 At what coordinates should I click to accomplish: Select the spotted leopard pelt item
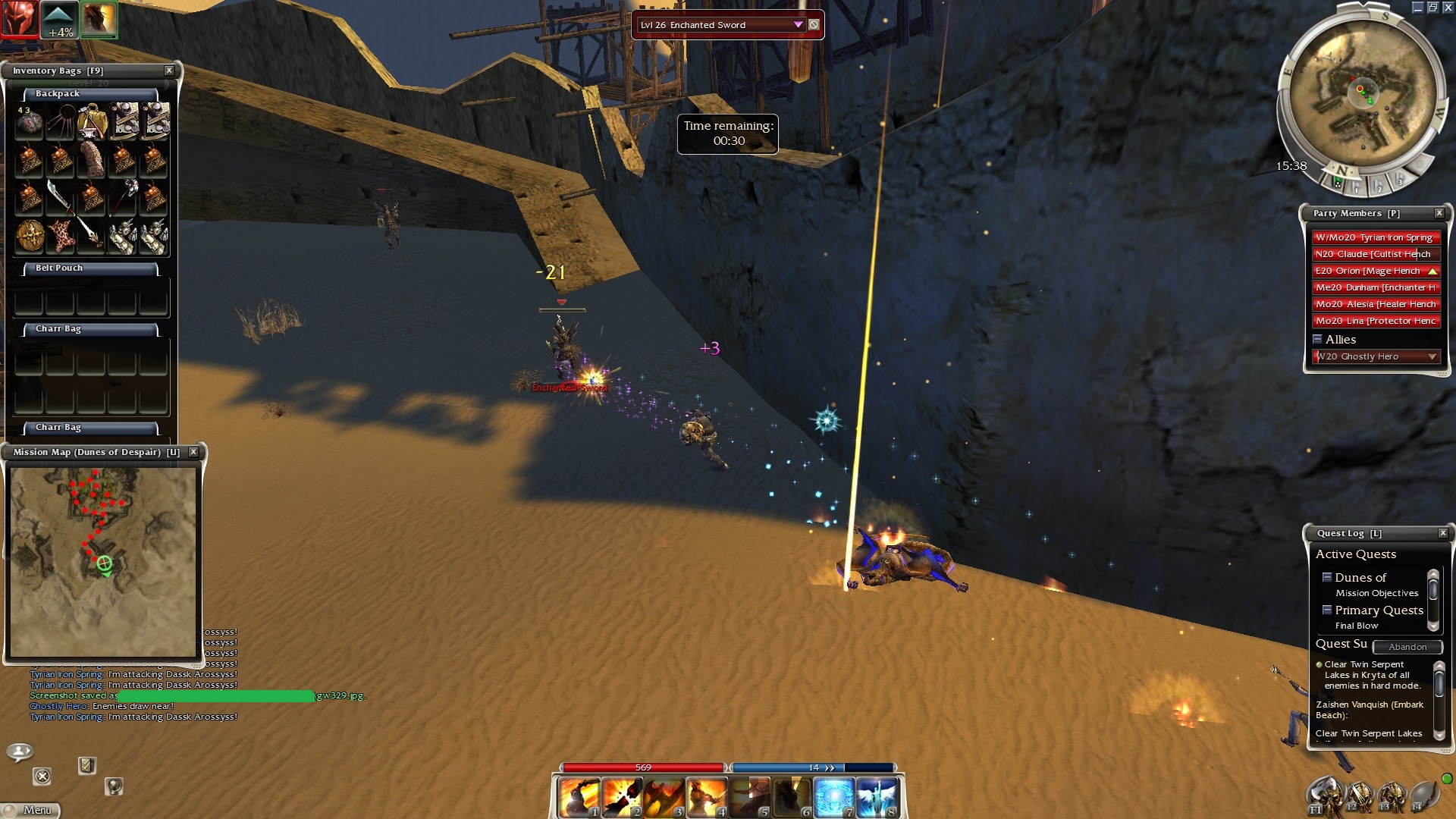click(61, 236)
